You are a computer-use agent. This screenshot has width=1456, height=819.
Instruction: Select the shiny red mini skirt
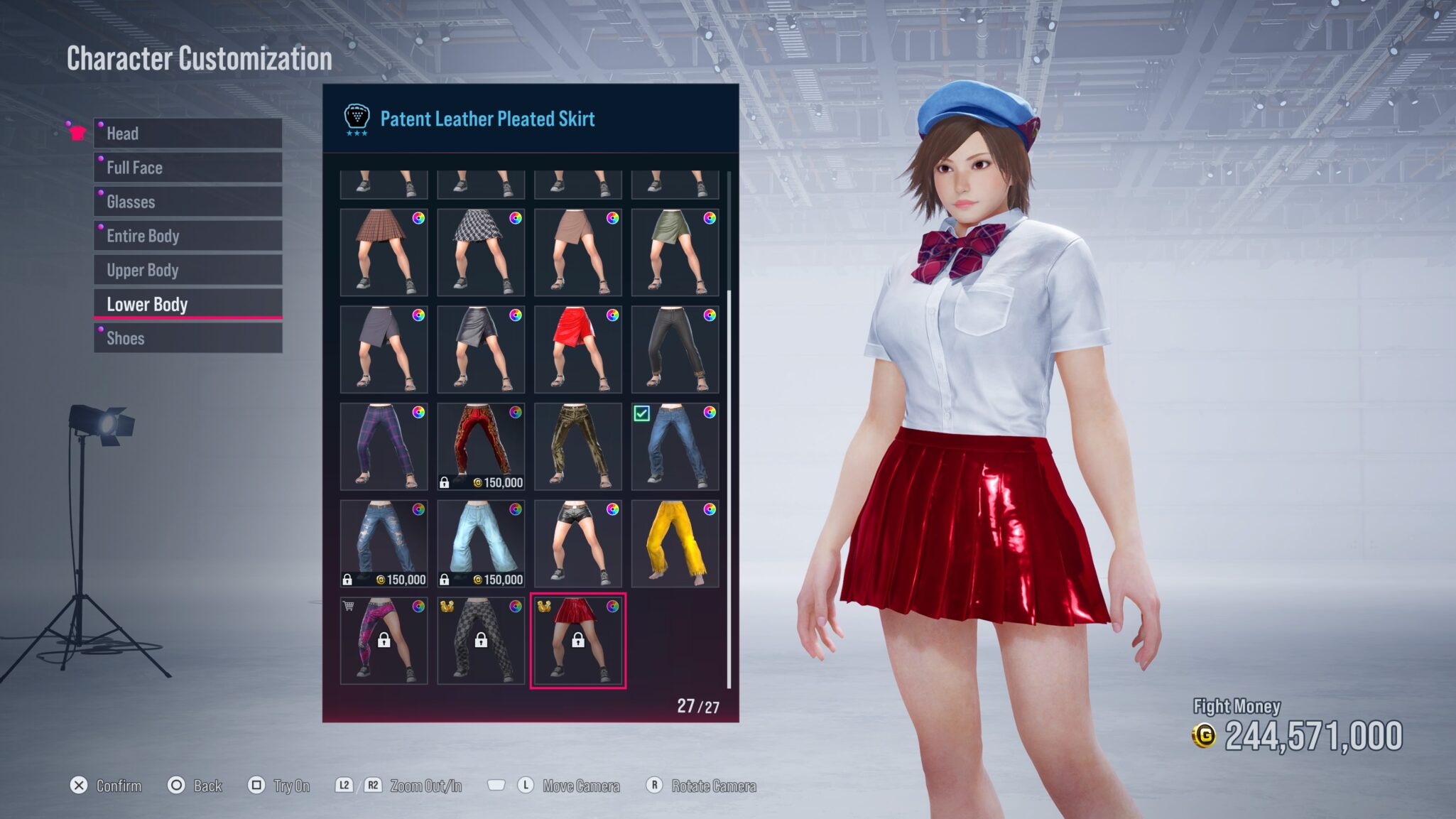[577, 349]
